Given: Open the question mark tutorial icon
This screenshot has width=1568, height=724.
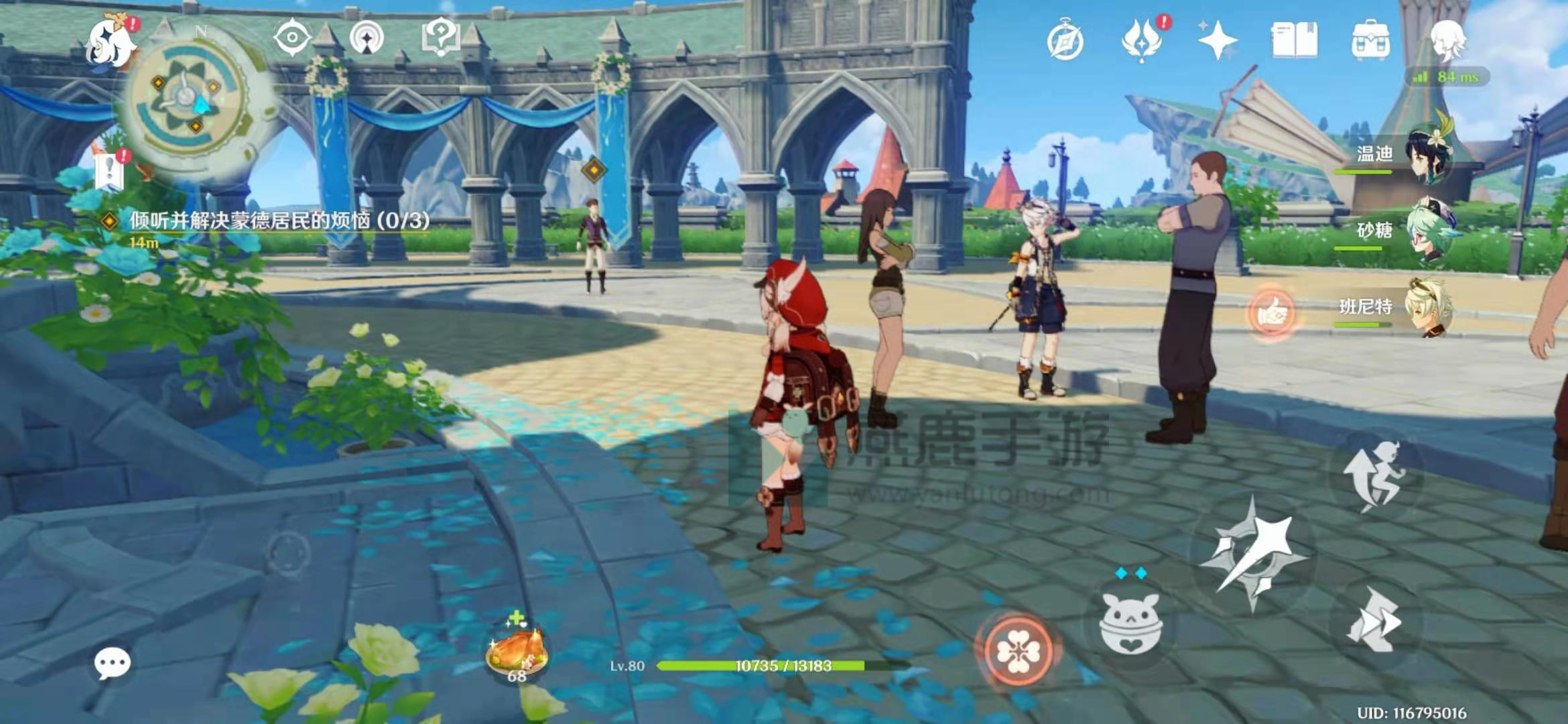Looking at the screenshot, I should 440,37.
